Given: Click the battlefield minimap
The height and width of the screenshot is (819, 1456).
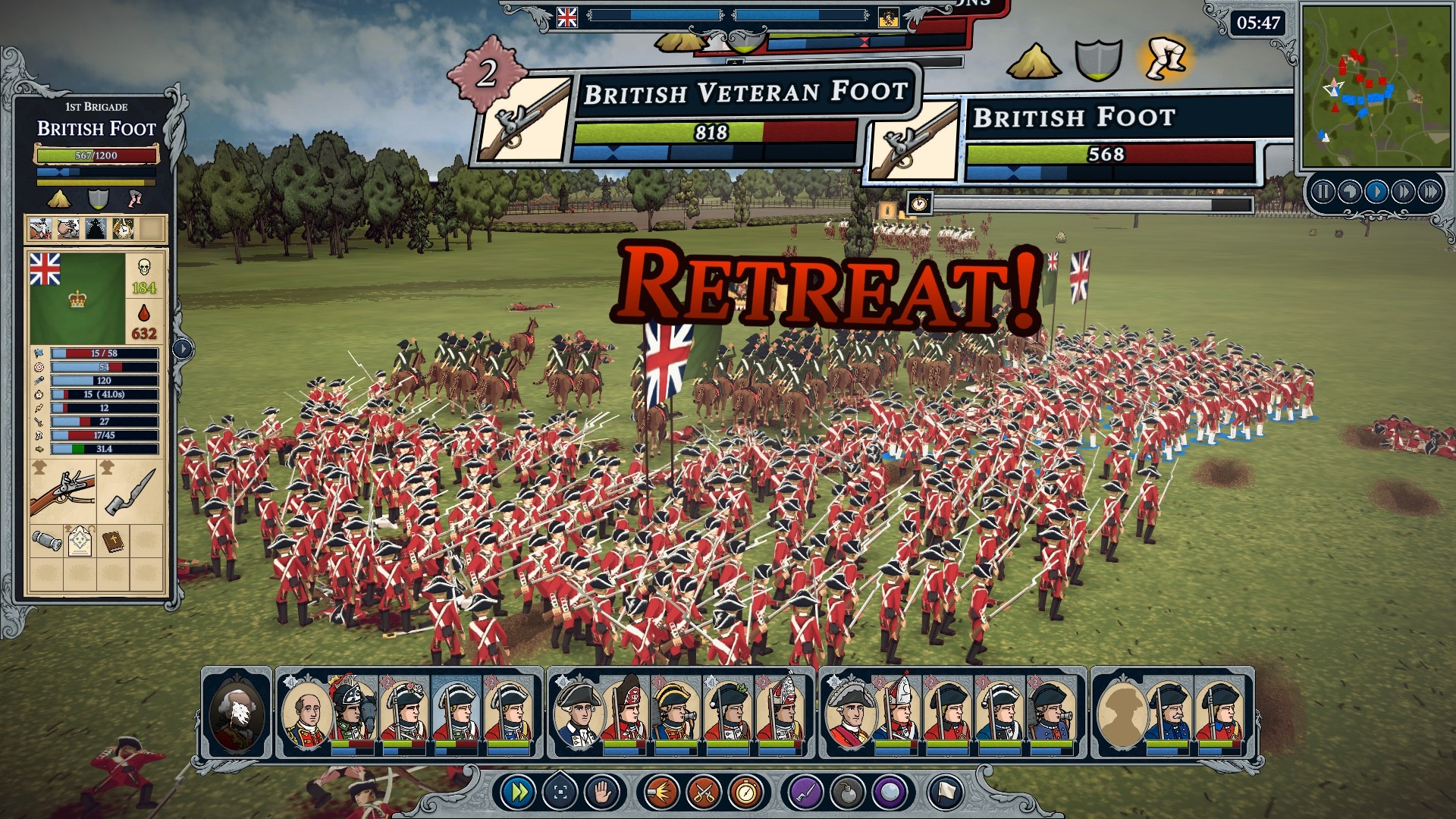Looking at the screenshot, I should [x=1376, y=86].
